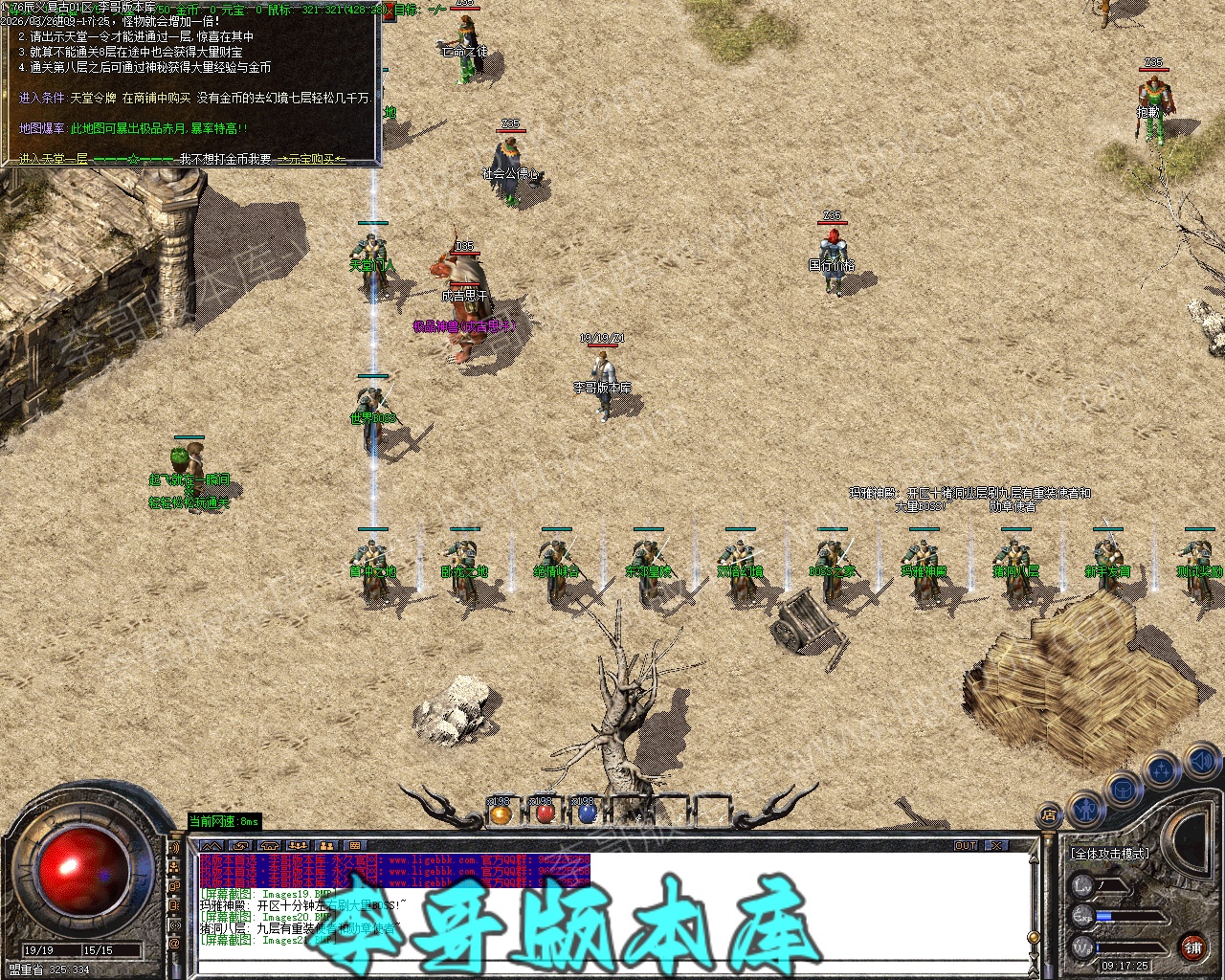Open the bag inventory icon
This screenshot has width=1225, height=980.
1124,790
